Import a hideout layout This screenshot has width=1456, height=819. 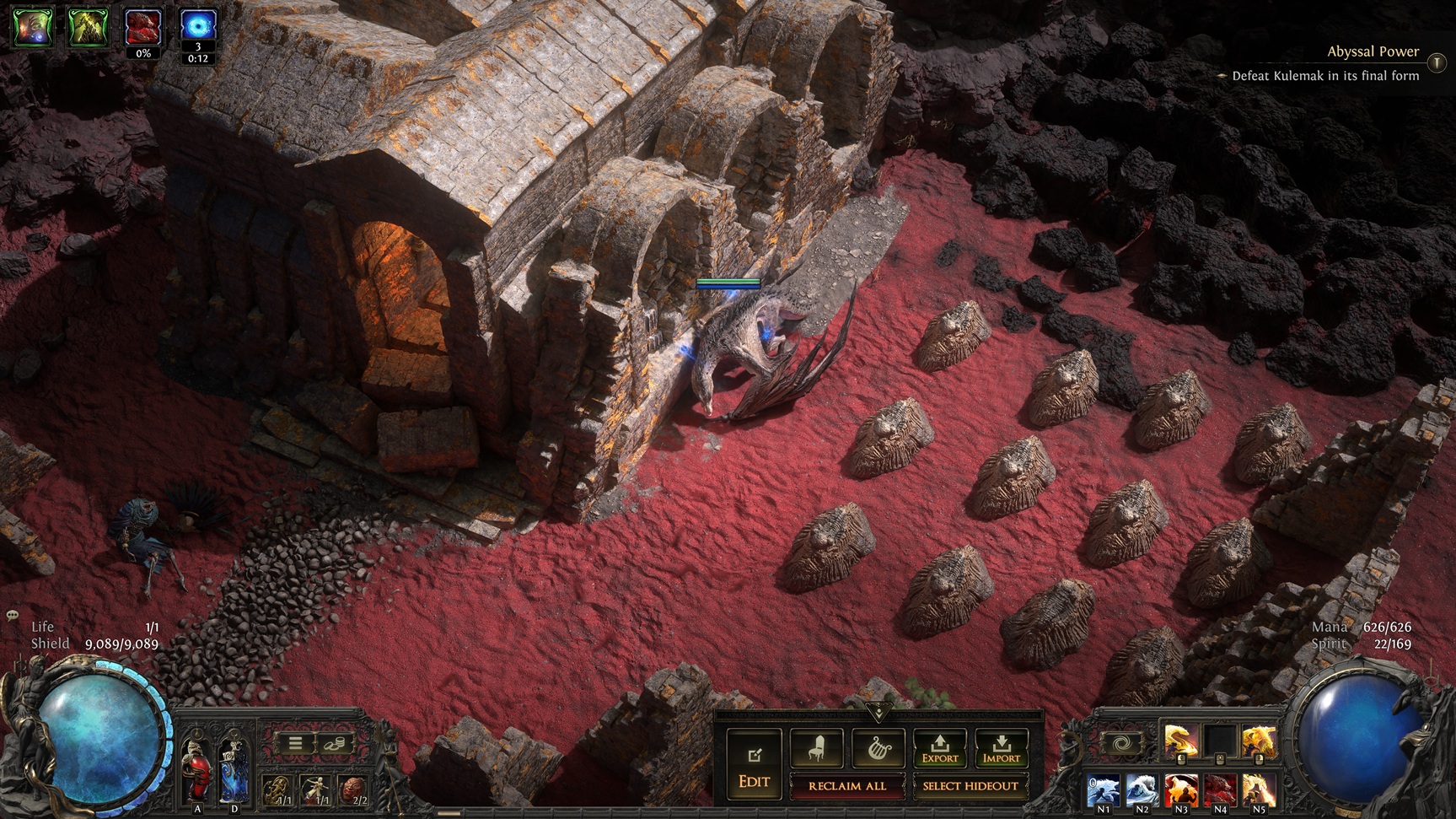click(1001, 747)
